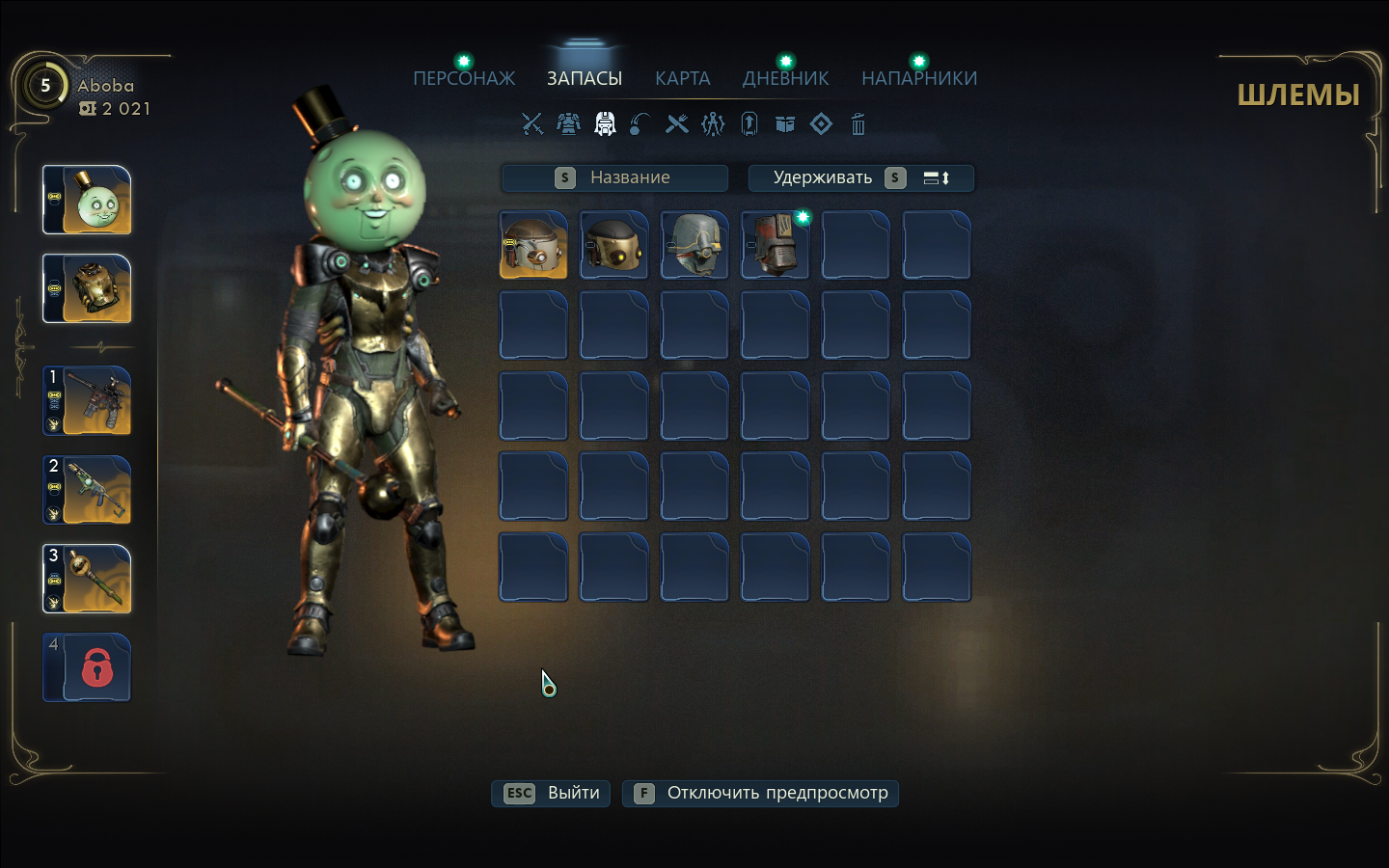
Task: Switch to the ПЕРСОНАЖ tab
Action: (464, 78)
